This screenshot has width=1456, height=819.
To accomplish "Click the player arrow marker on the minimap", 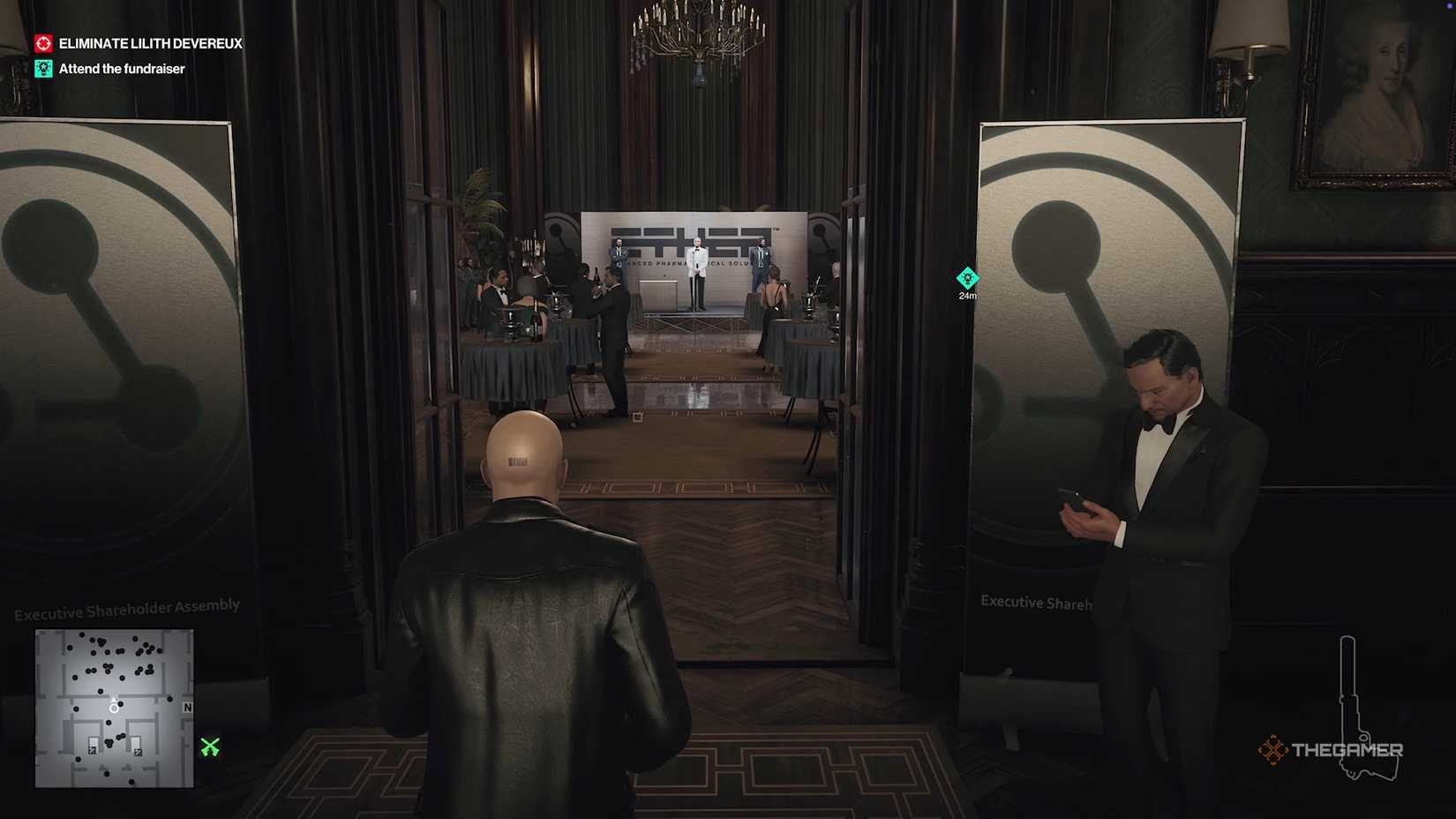I will [x=114, y=706].
